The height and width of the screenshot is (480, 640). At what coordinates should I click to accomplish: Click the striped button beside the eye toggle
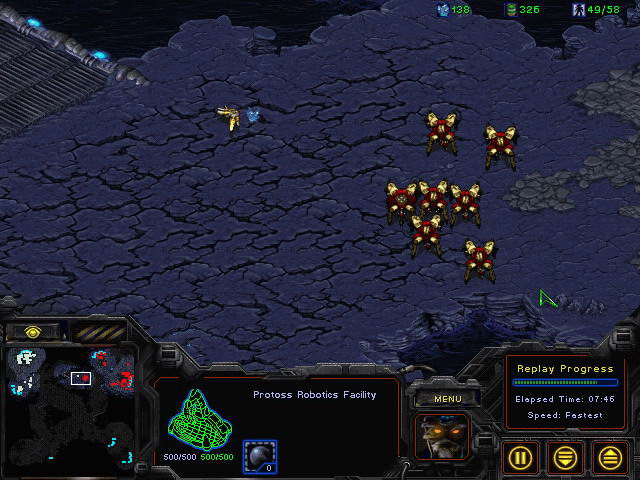[99, 331]
